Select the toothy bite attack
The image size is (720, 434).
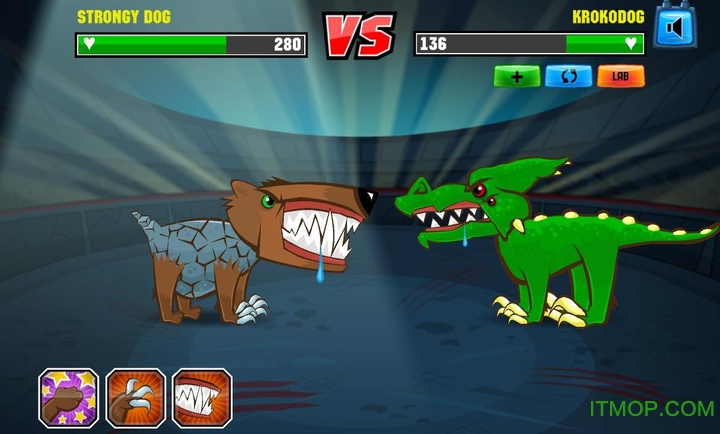(202, 397)
